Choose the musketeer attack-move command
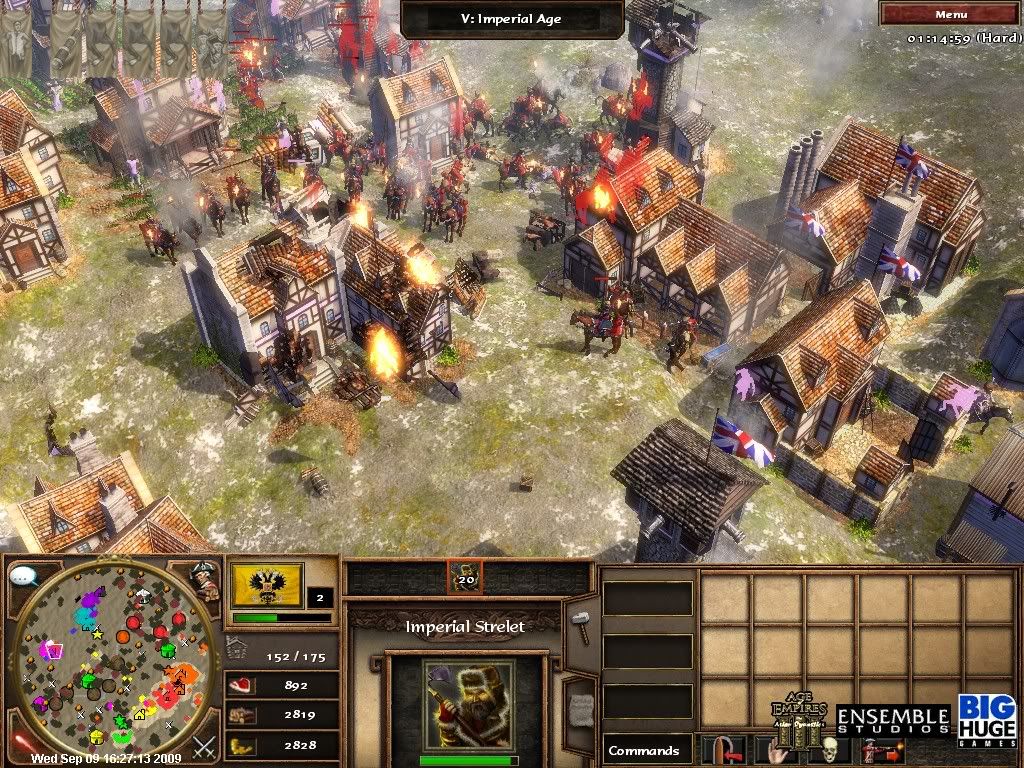 pos(882,750)
